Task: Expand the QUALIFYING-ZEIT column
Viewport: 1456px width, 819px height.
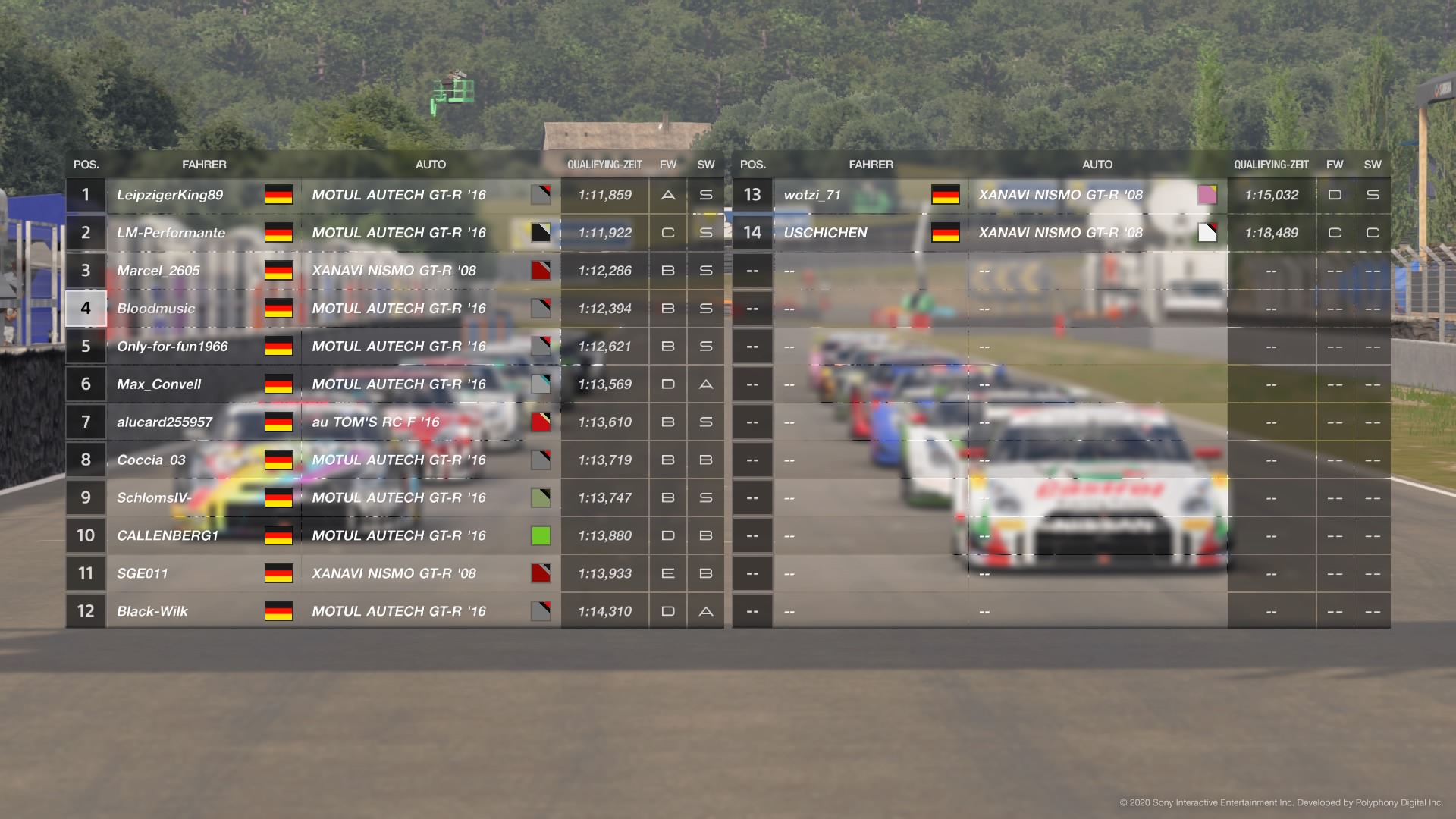Action: click(x=605, y=164)
